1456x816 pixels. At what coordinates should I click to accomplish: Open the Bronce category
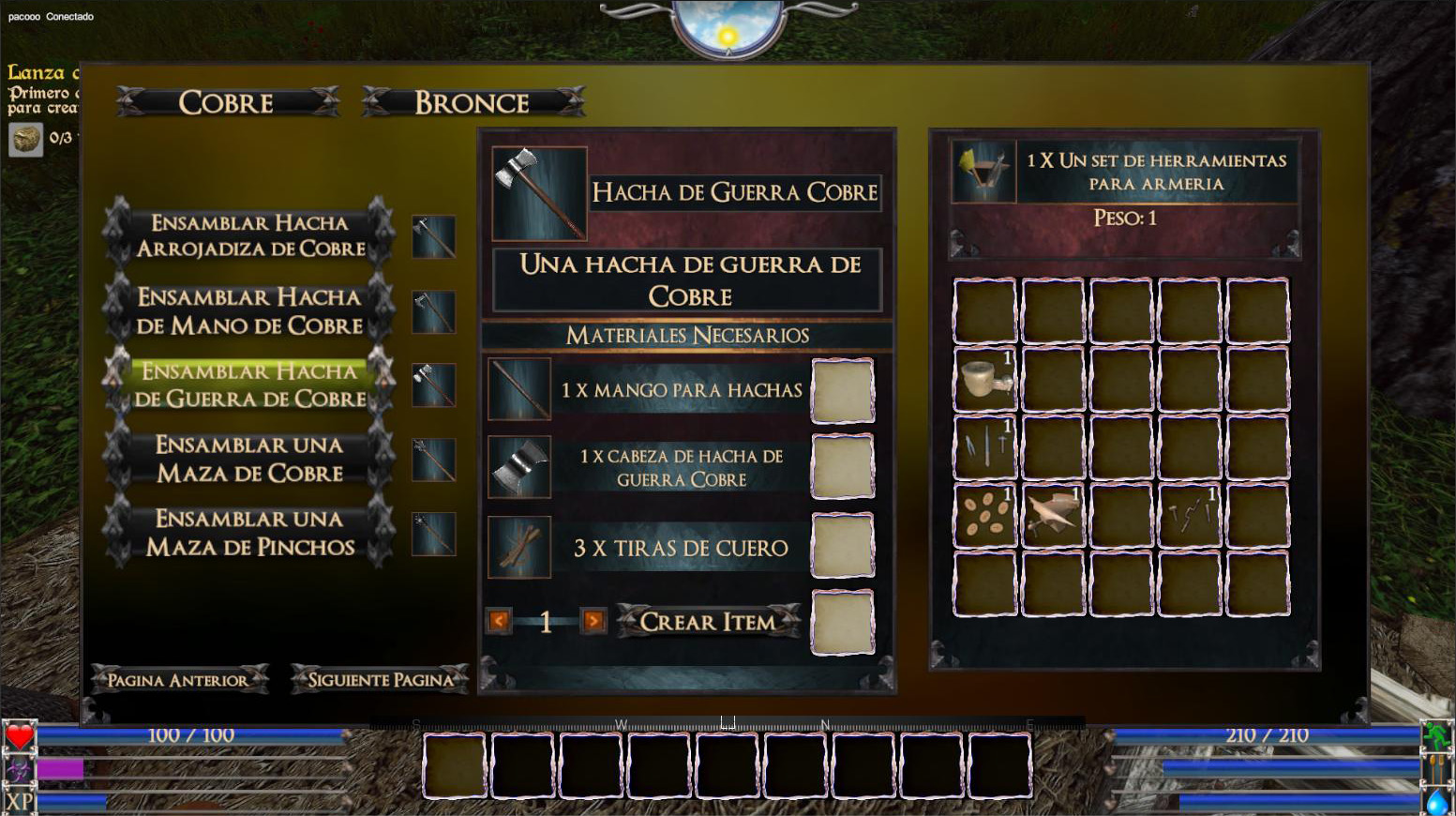tap(473, 102)
